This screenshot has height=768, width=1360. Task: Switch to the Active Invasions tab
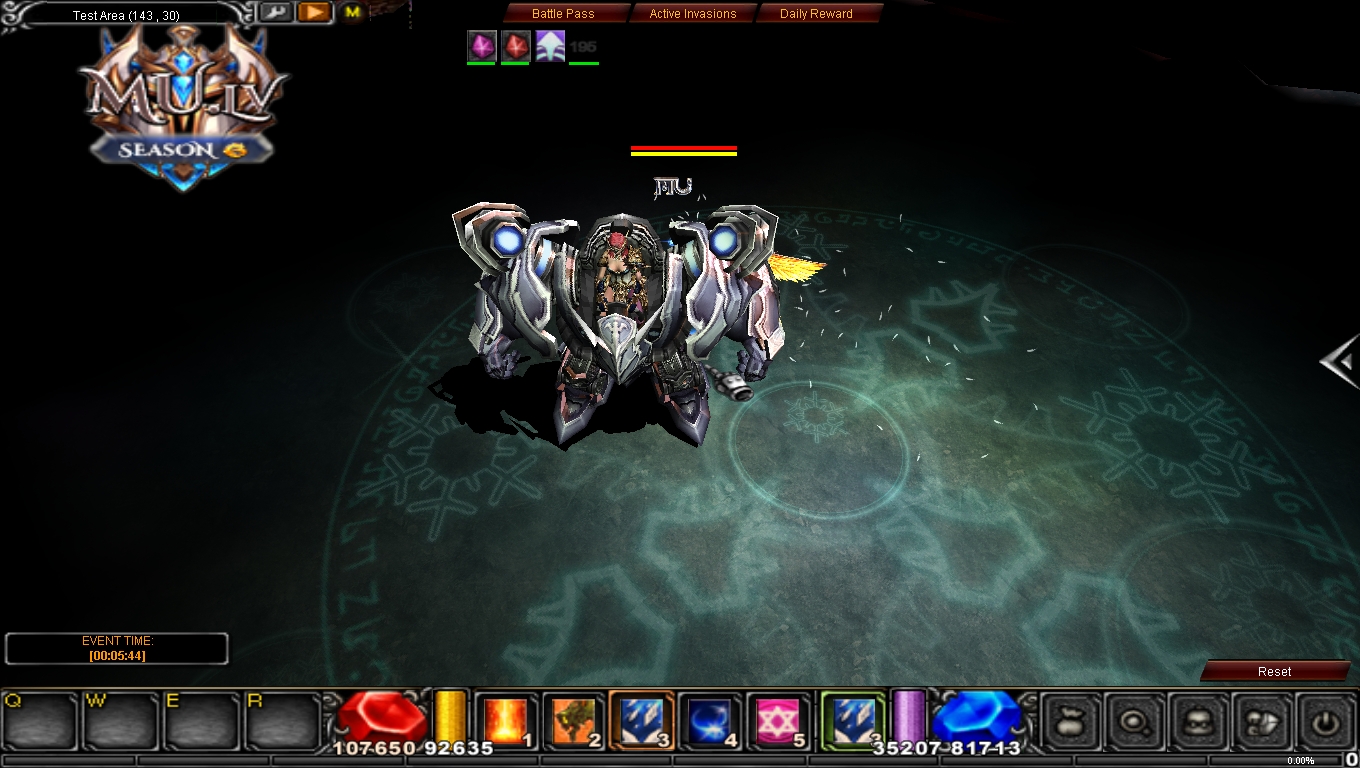[x=692, y=13]
